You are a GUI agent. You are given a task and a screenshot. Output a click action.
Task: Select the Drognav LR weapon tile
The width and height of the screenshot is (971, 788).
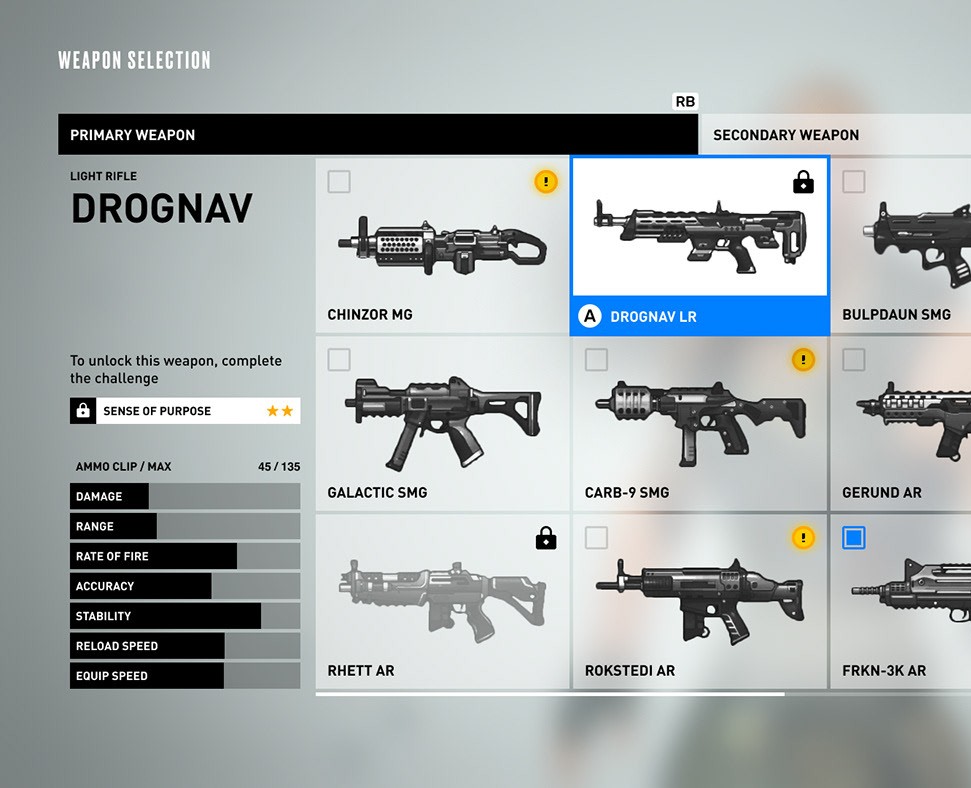pos(699,245)
